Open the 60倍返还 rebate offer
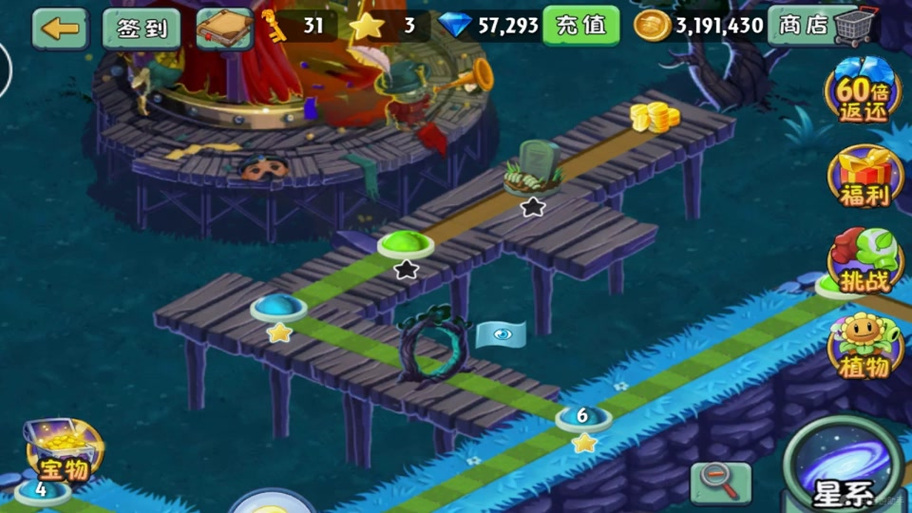The width and height of the screenshot is (912, 513). (x=863, y=92)
